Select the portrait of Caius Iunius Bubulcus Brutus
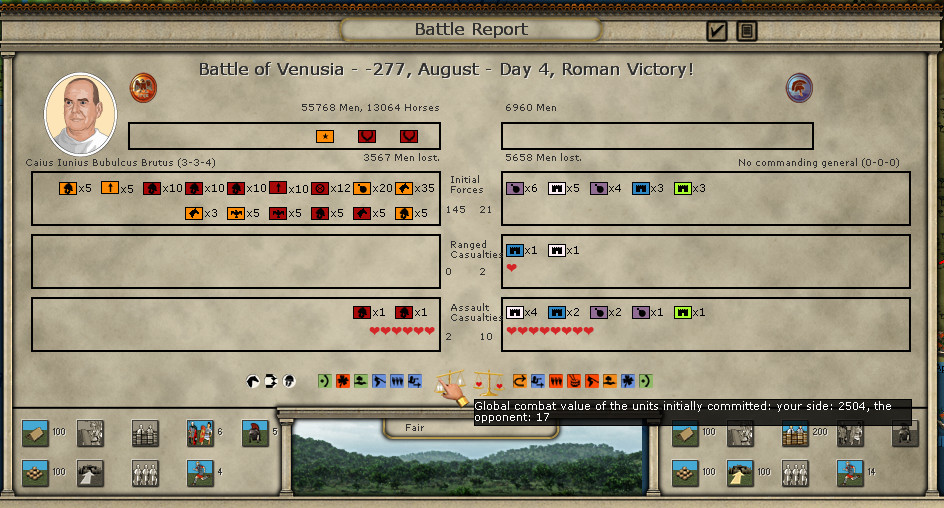 click(x=80, y=114)
